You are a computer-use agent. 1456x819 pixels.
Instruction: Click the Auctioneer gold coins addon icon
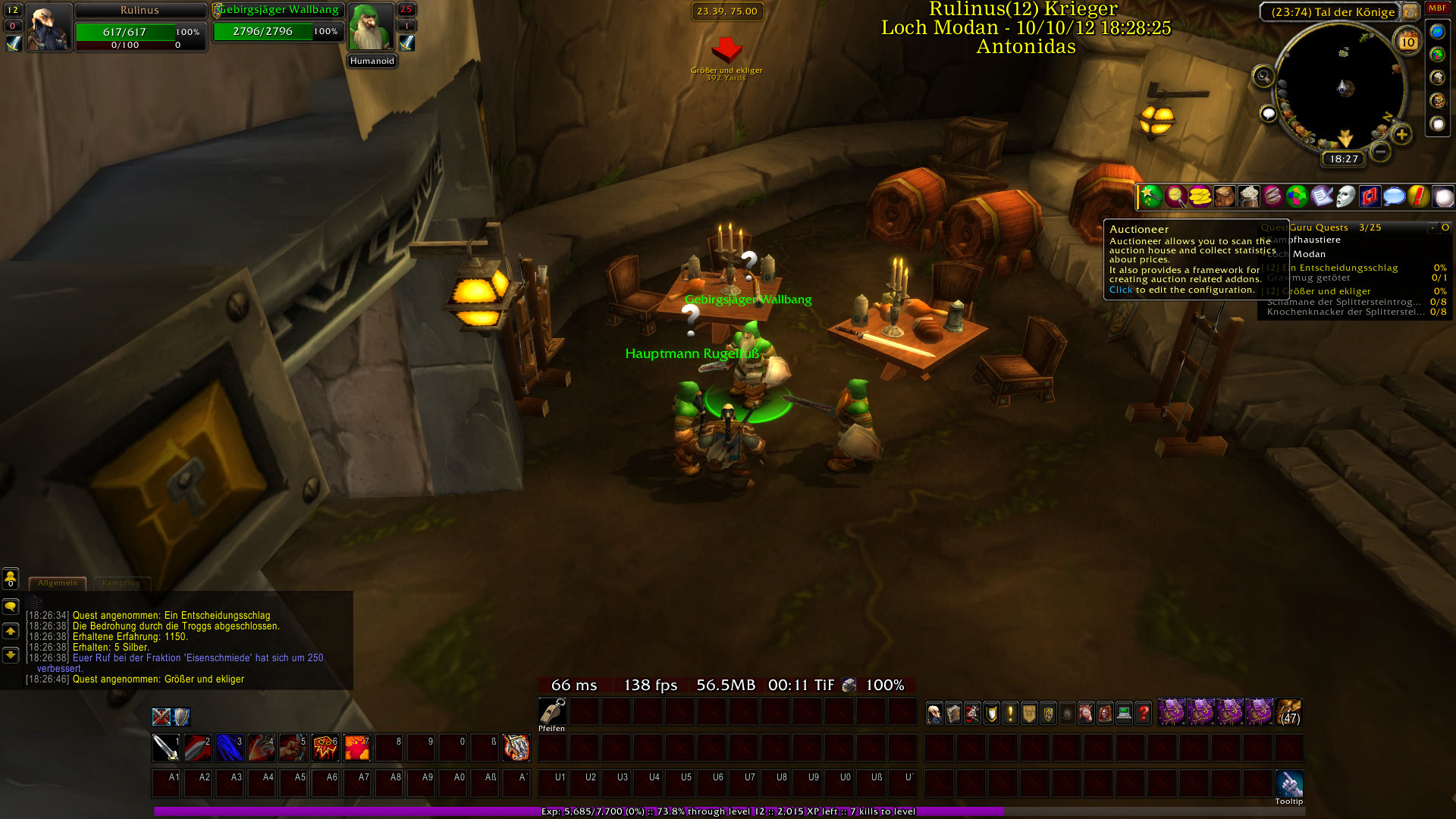(1200, 197)
